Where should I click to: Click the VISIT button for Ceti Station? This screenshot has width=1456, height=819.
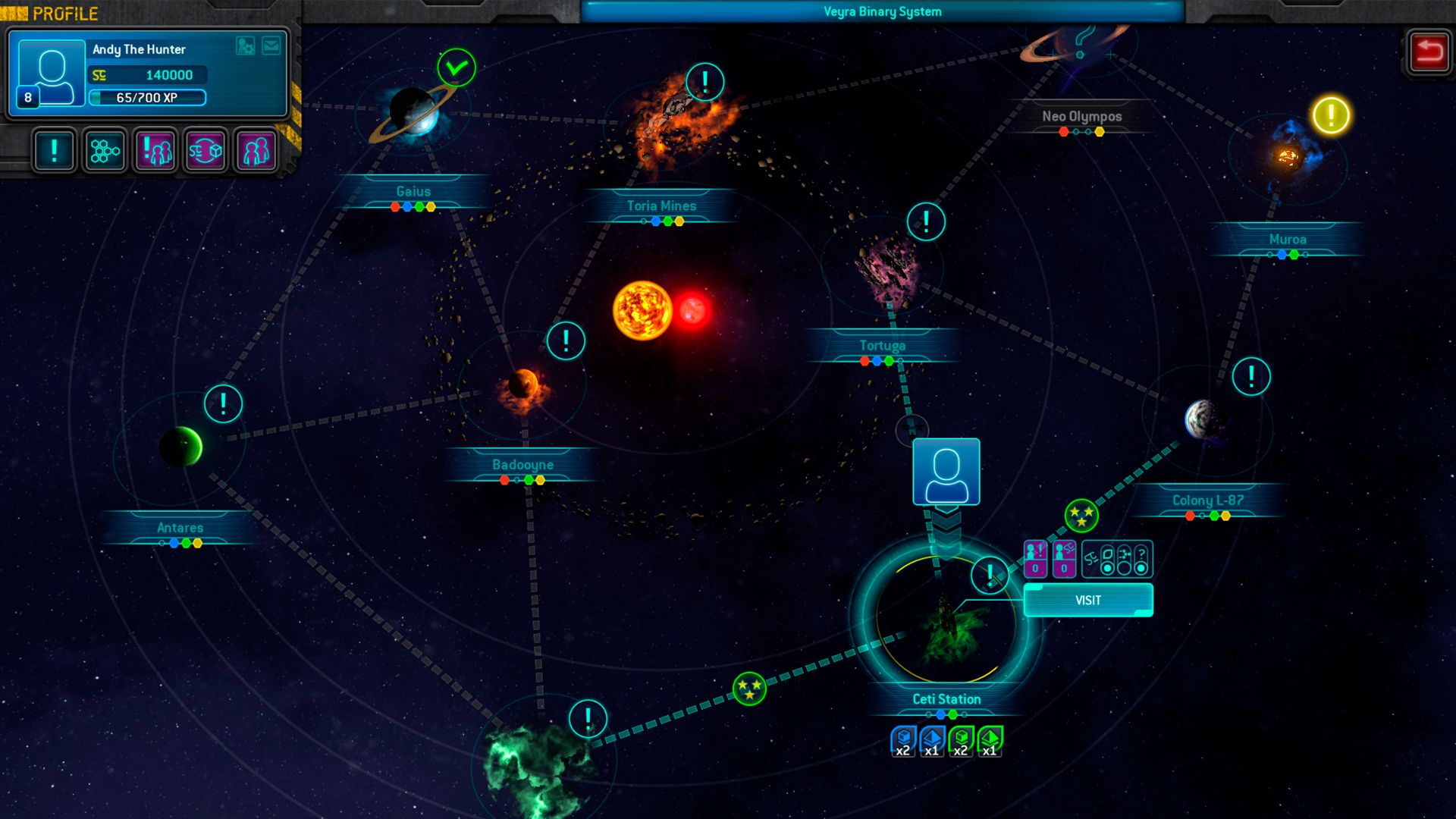(x=1087, y=600)
